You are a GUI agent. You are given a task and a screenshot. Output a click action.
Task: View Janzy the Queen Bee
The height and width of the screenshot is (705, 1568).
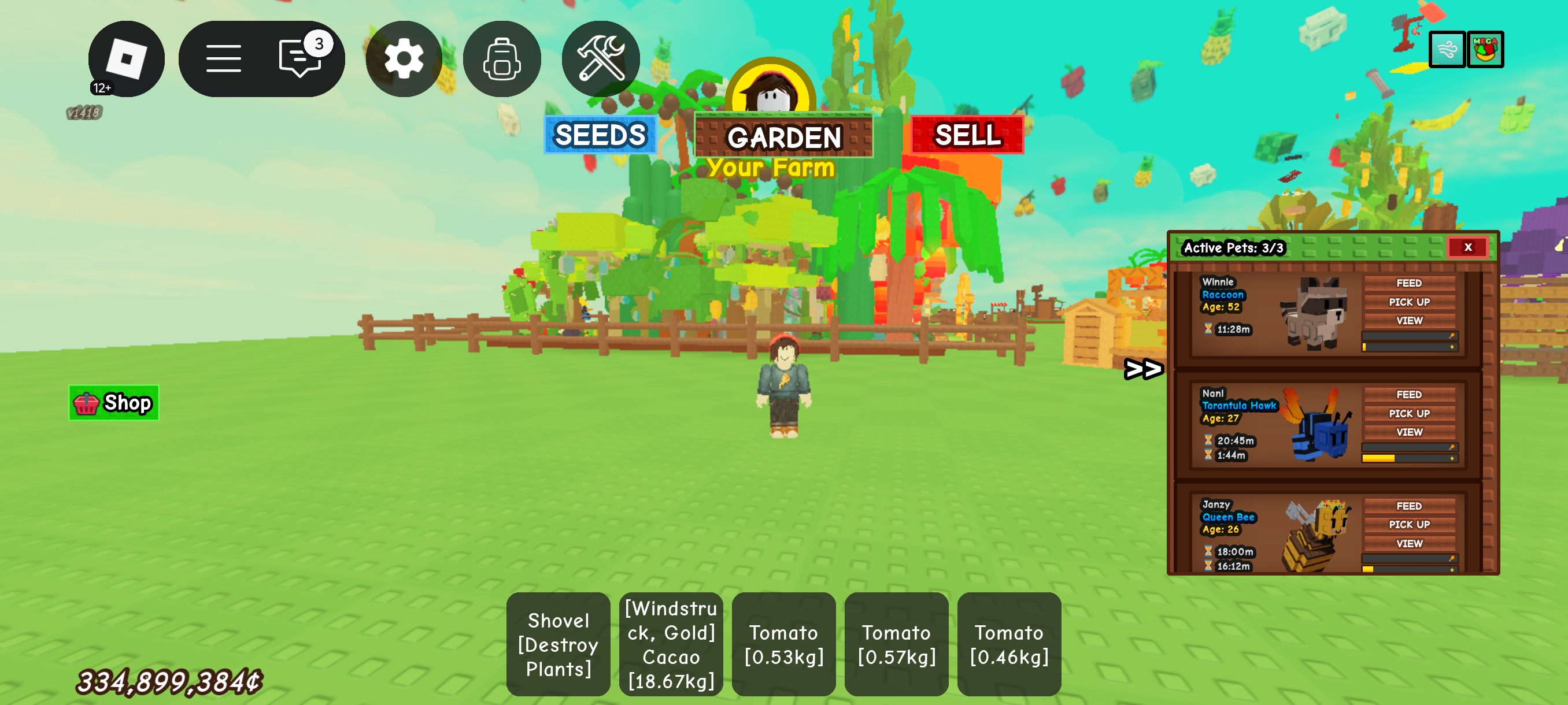pyautogui.click(x=1408, y=543)
